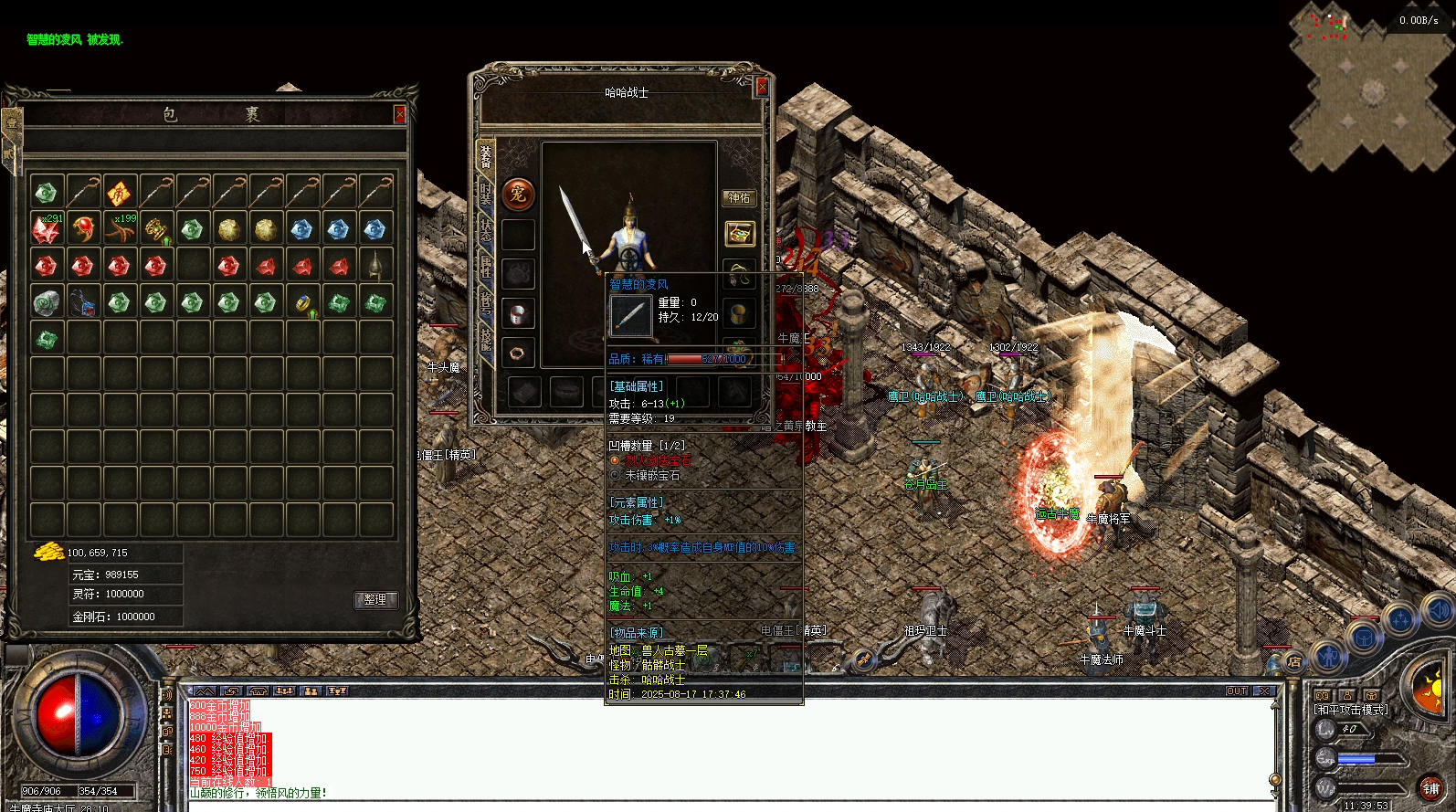The image size is (1456, 812).
Task: Toggle the sound speaker button
Action: pyautogui.click(x=1437, y=609)
